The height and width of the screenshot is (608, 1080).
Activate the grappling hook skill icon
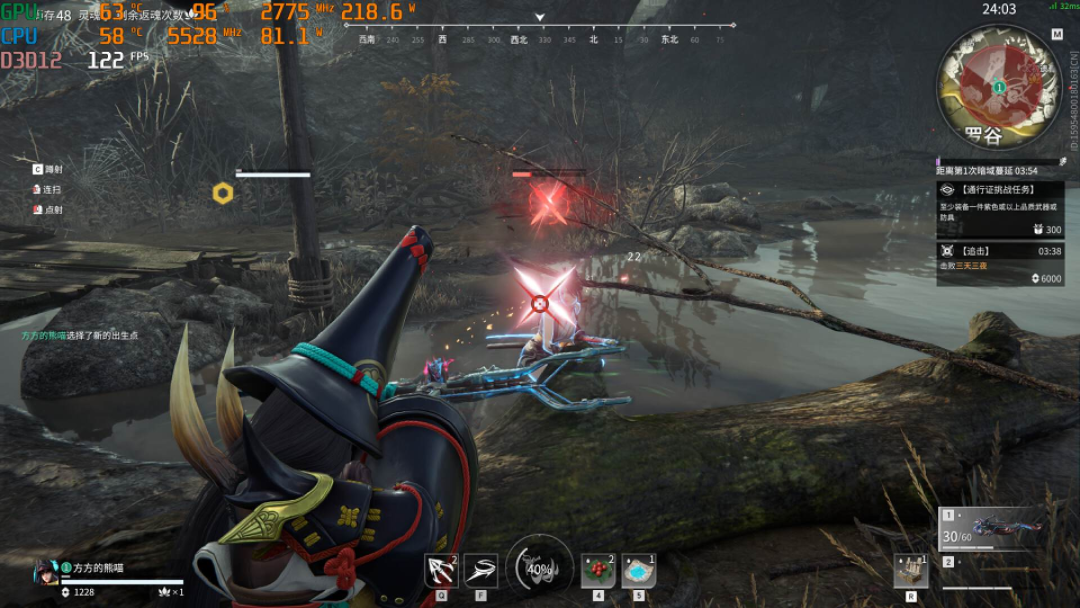pyautogui.click(x=441, y=571)
